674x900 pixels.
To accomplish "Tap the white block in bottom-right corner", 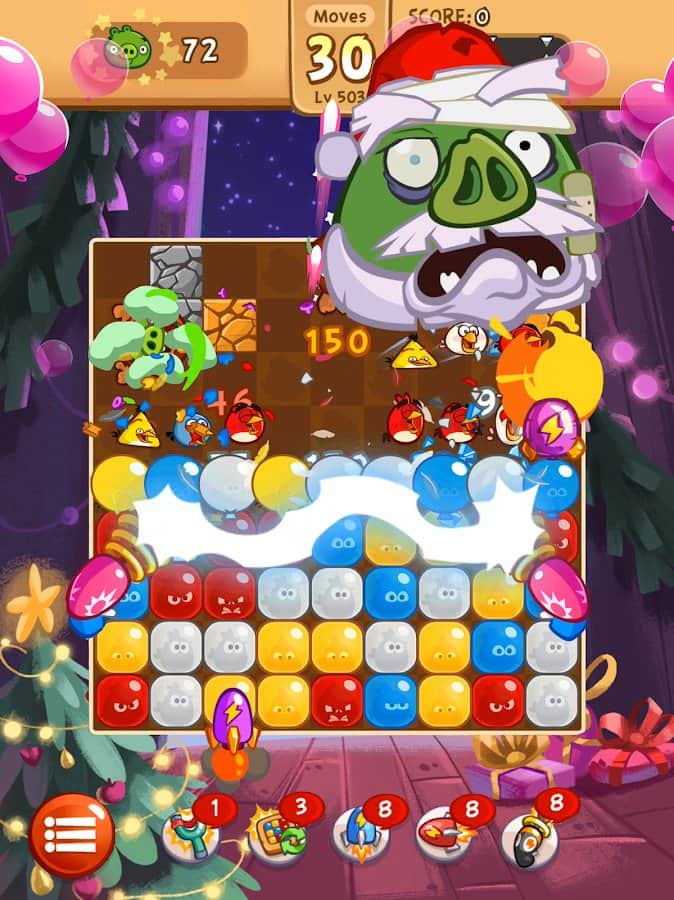I will [552, 699].
